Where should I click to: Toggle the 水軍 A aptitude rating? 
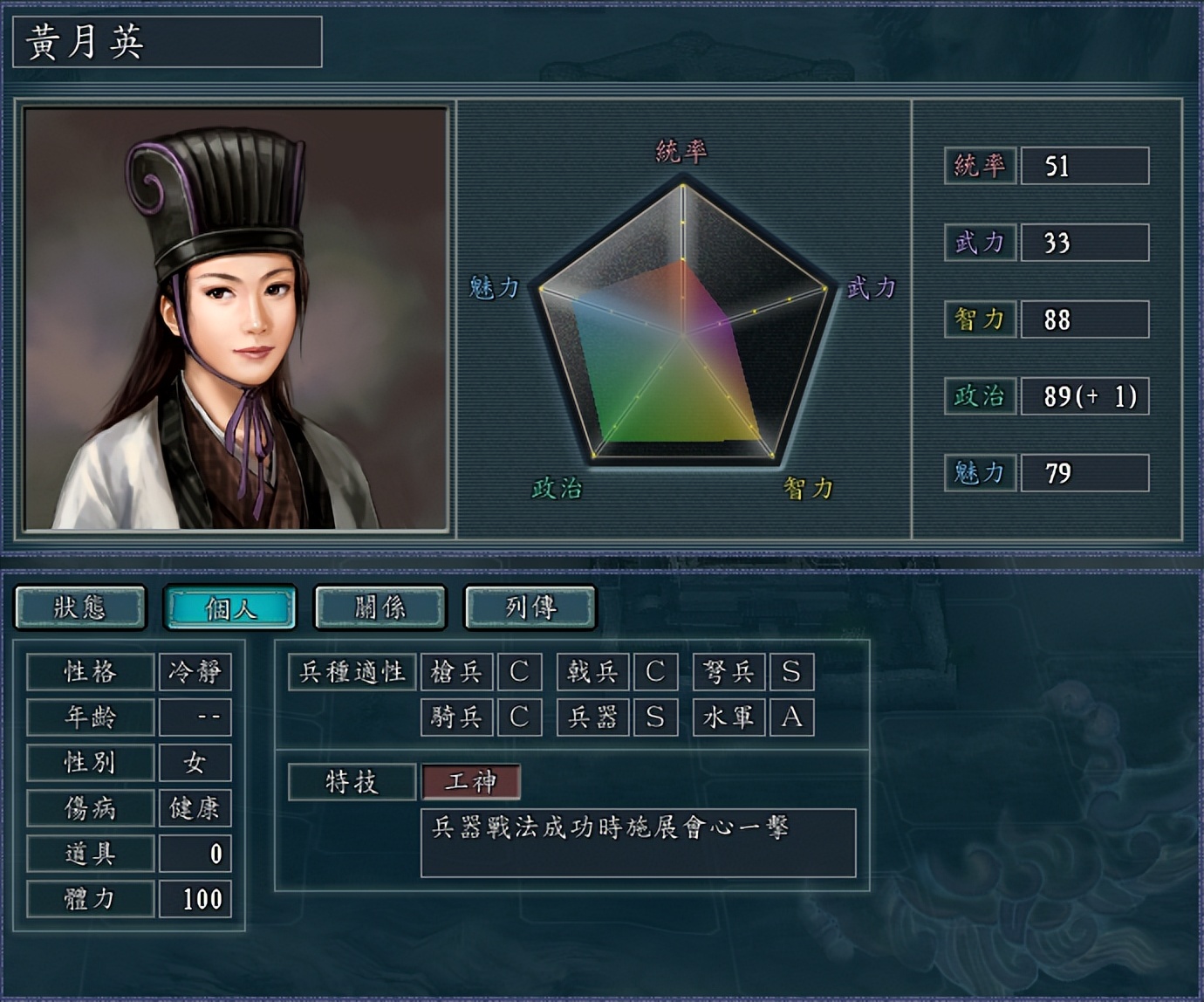792,717
